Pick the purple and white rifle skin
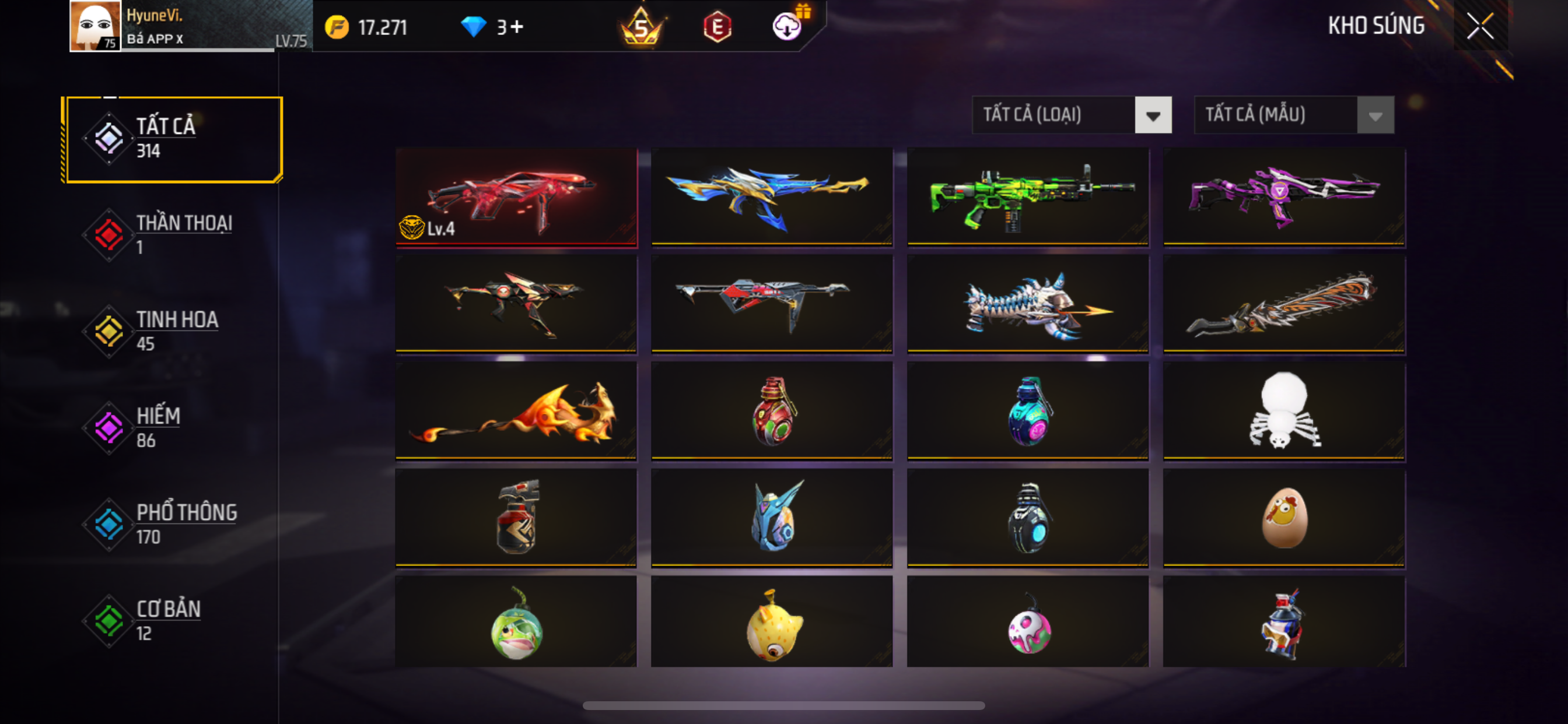This screenshot has width=1568, height=724. [x=1284, y=197]
